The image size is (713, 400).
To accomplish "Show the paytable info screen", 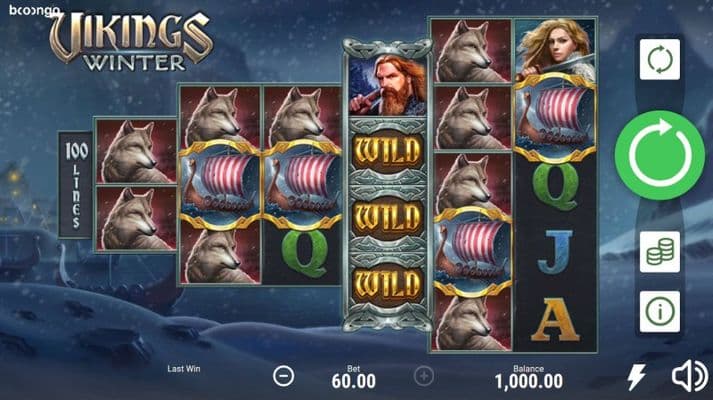I will [x=660, y=311].
